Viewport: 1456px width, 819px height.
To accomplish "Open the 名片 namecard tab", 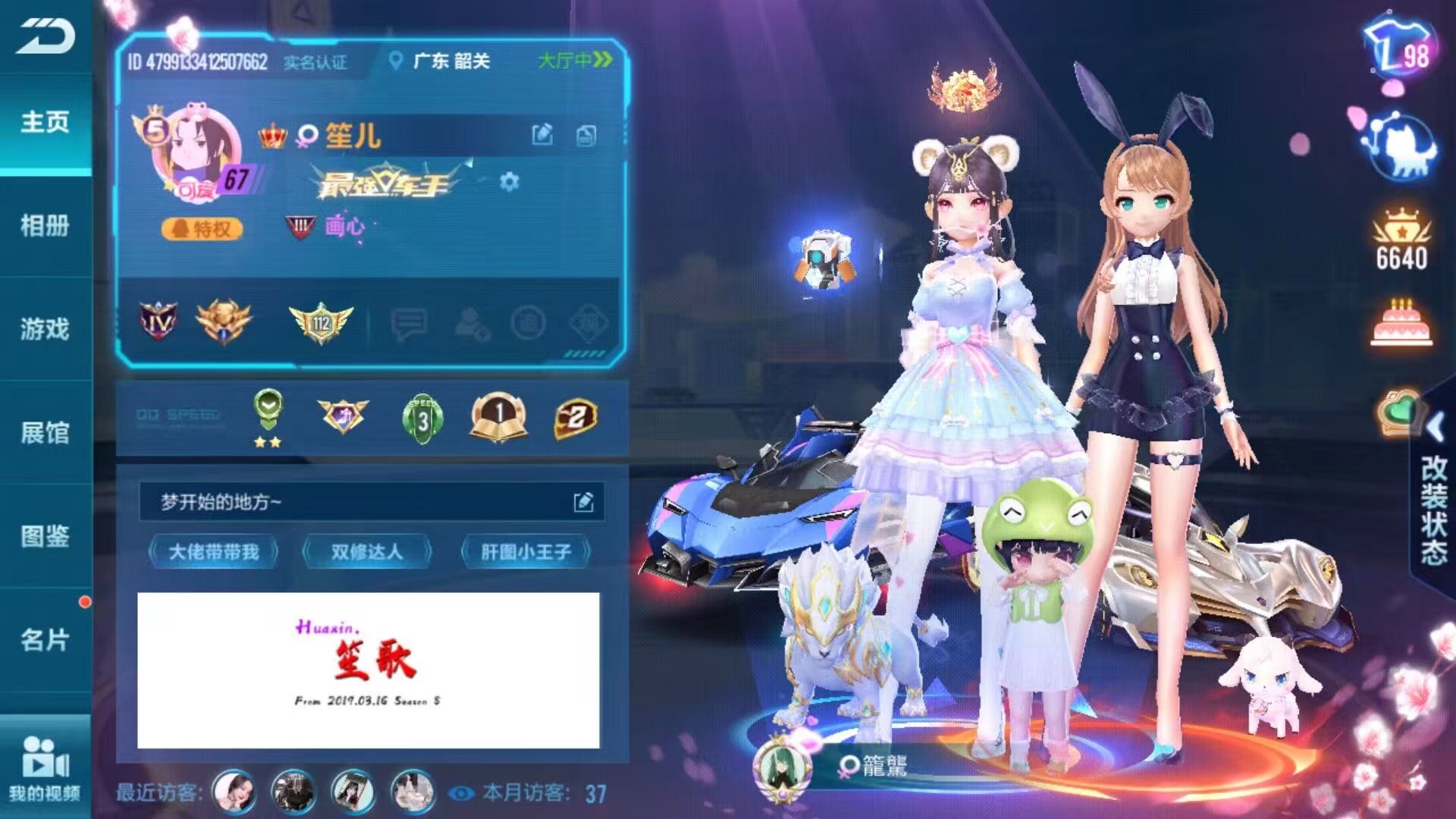I will point(45,640).
